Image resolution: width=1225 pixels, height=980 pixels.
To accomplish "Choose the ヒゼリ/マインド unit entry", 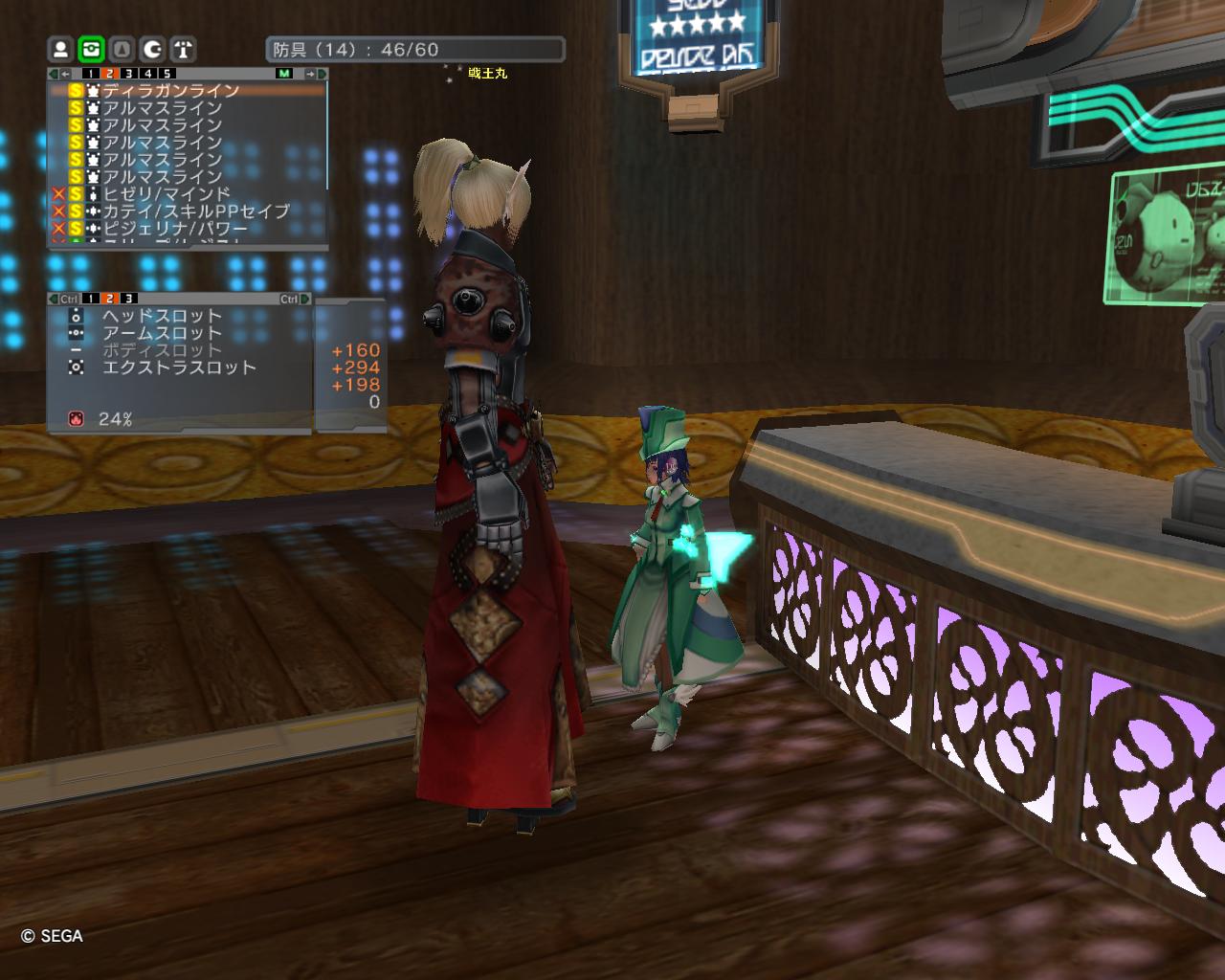I will tap(167, 194).
